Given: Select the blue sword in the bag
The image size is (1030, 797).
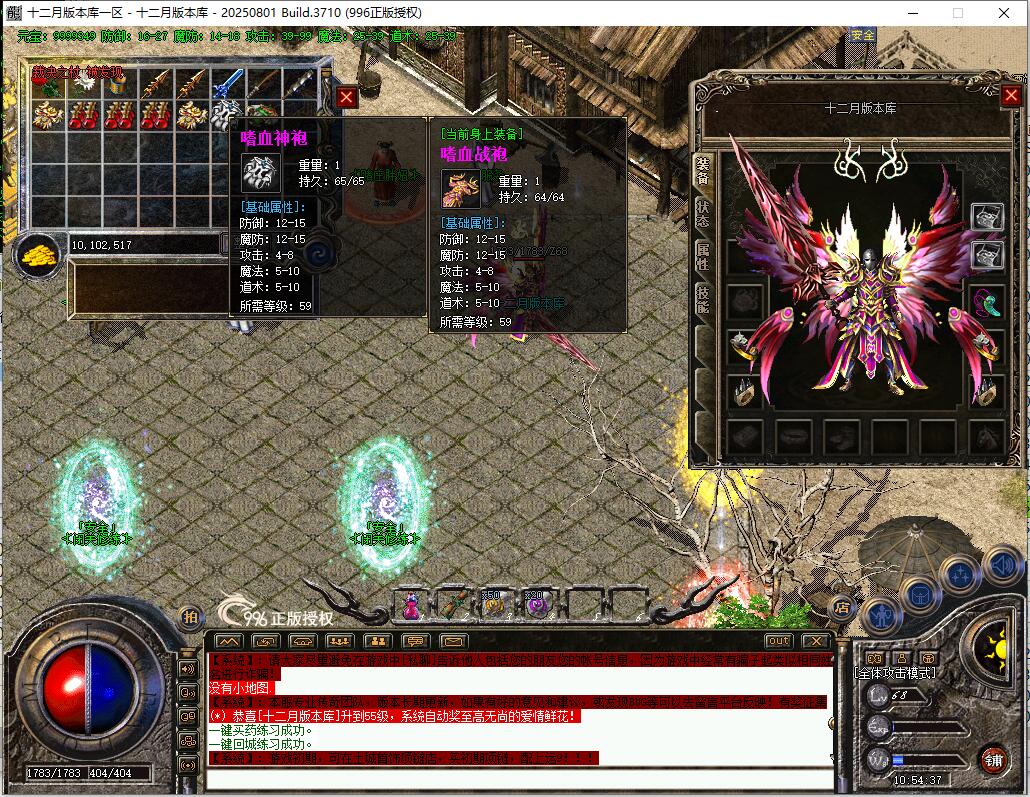Looking at the screenshot, I should click(228, 84).
